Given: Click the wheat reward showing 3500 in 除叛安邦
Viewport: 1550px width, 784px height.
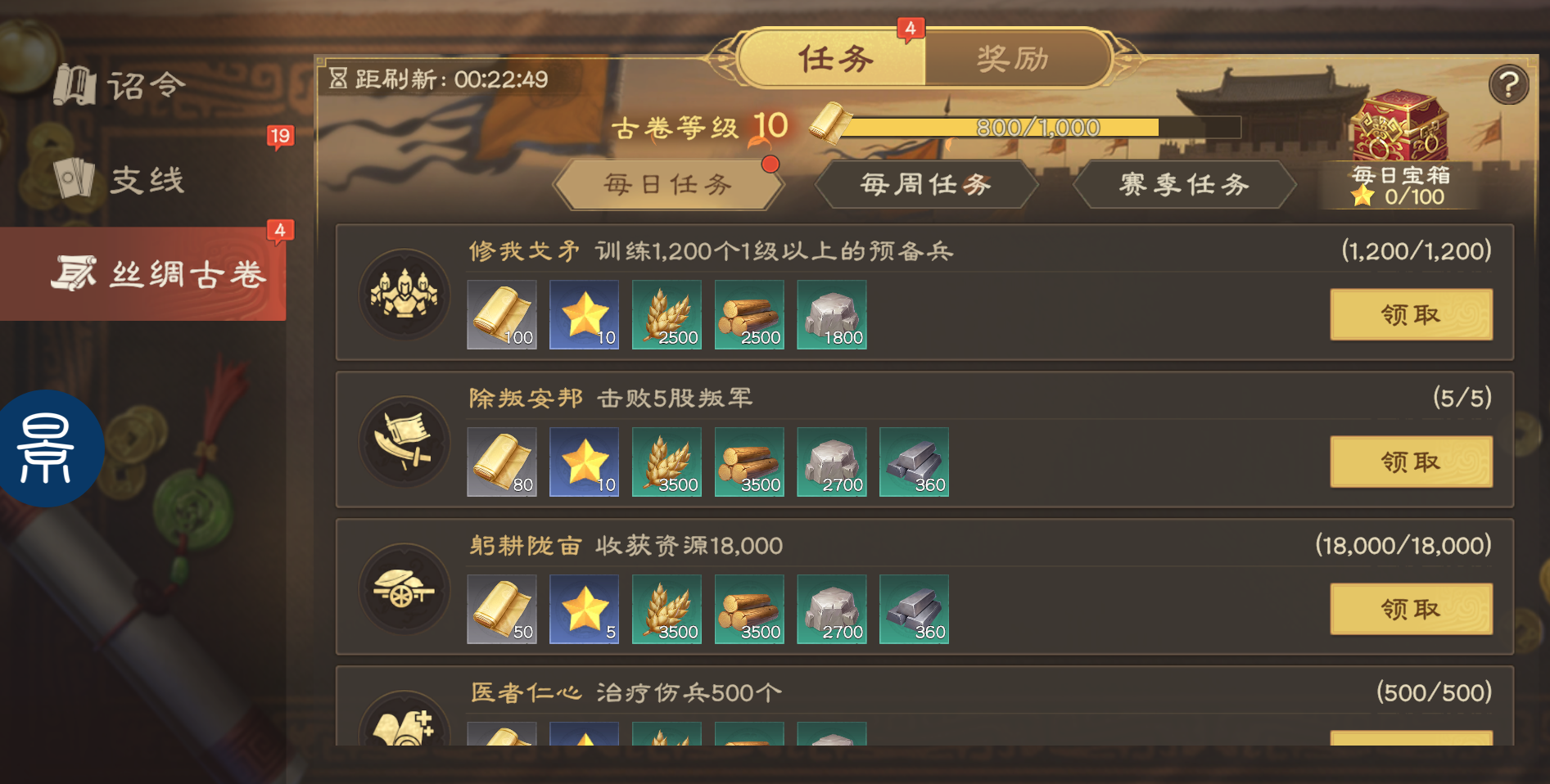Looking at the screenshot, I should click(667, 462).
